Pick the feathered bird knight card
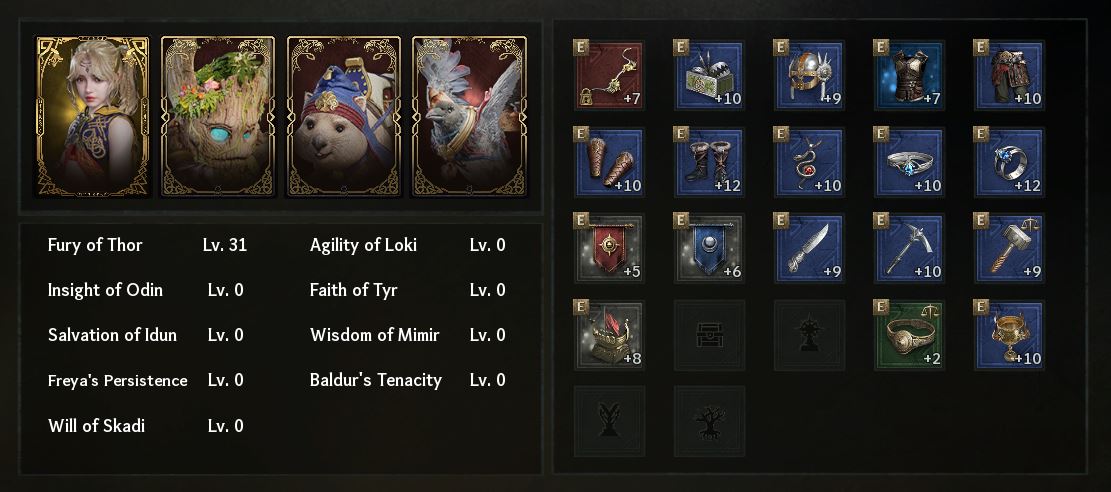The height and width of the screenshot is (492, 1111). (x=468, y=116)
